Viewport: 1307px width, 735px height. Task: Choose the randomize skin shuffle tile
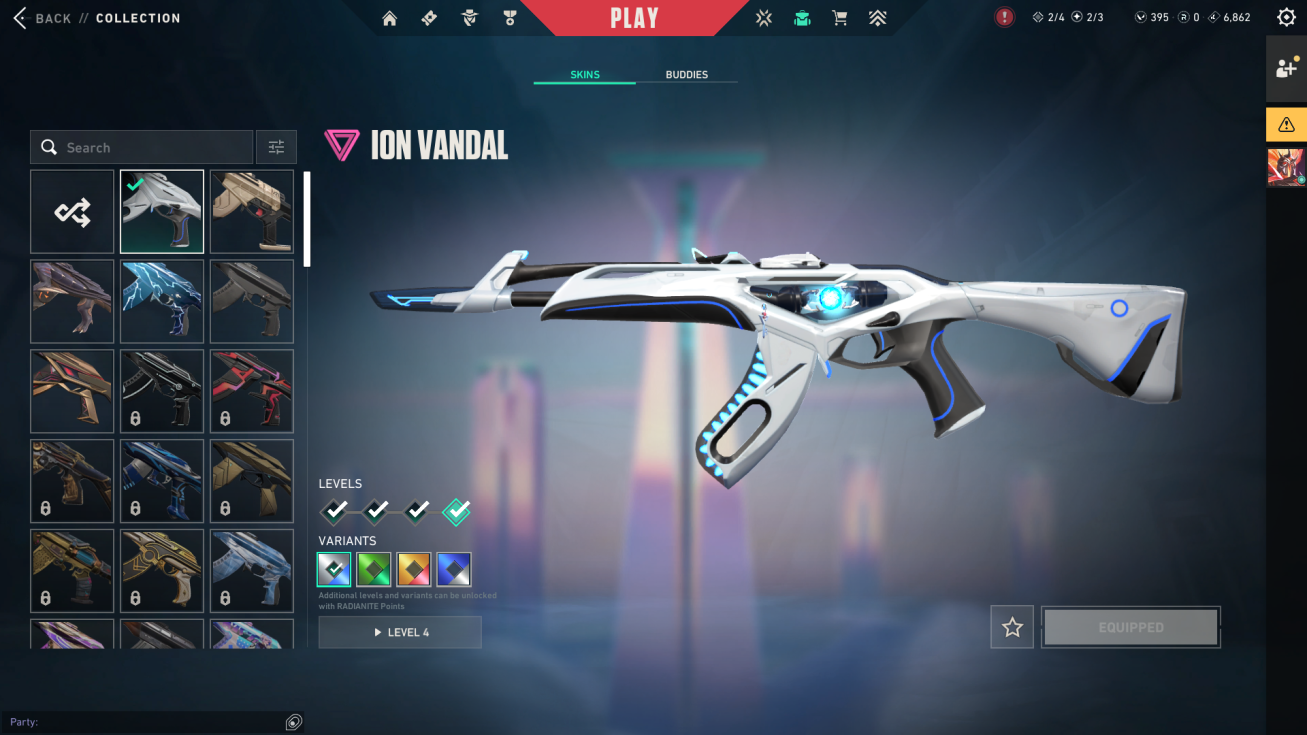point(72,211)
